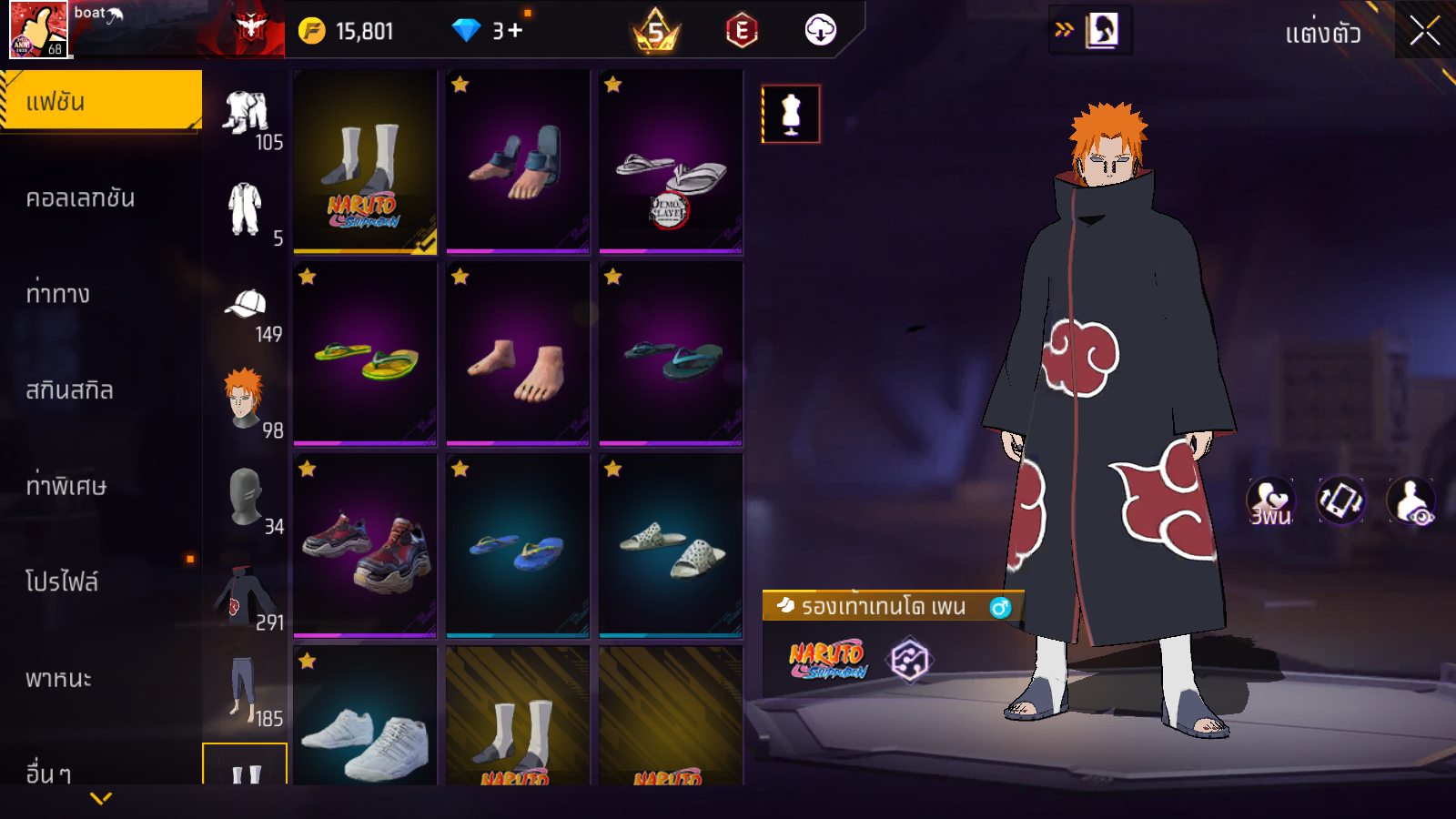Select the red chunky sneakers
The width and height of the screenshot is (1456, 819).
pos(365,546)
